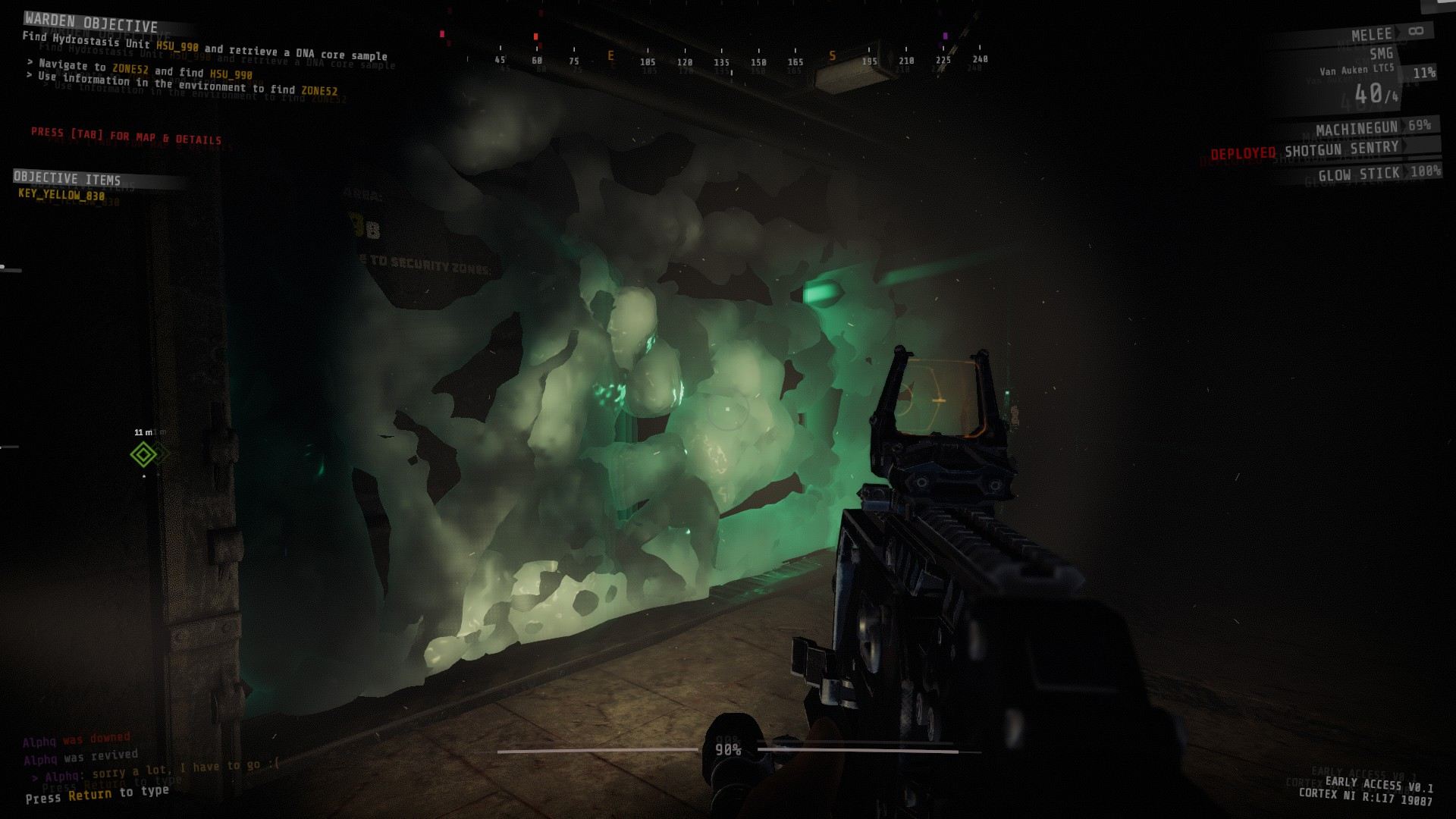Click the compass heading strip
This screenshot has height=819, width=1456.
tap(722, 59)
